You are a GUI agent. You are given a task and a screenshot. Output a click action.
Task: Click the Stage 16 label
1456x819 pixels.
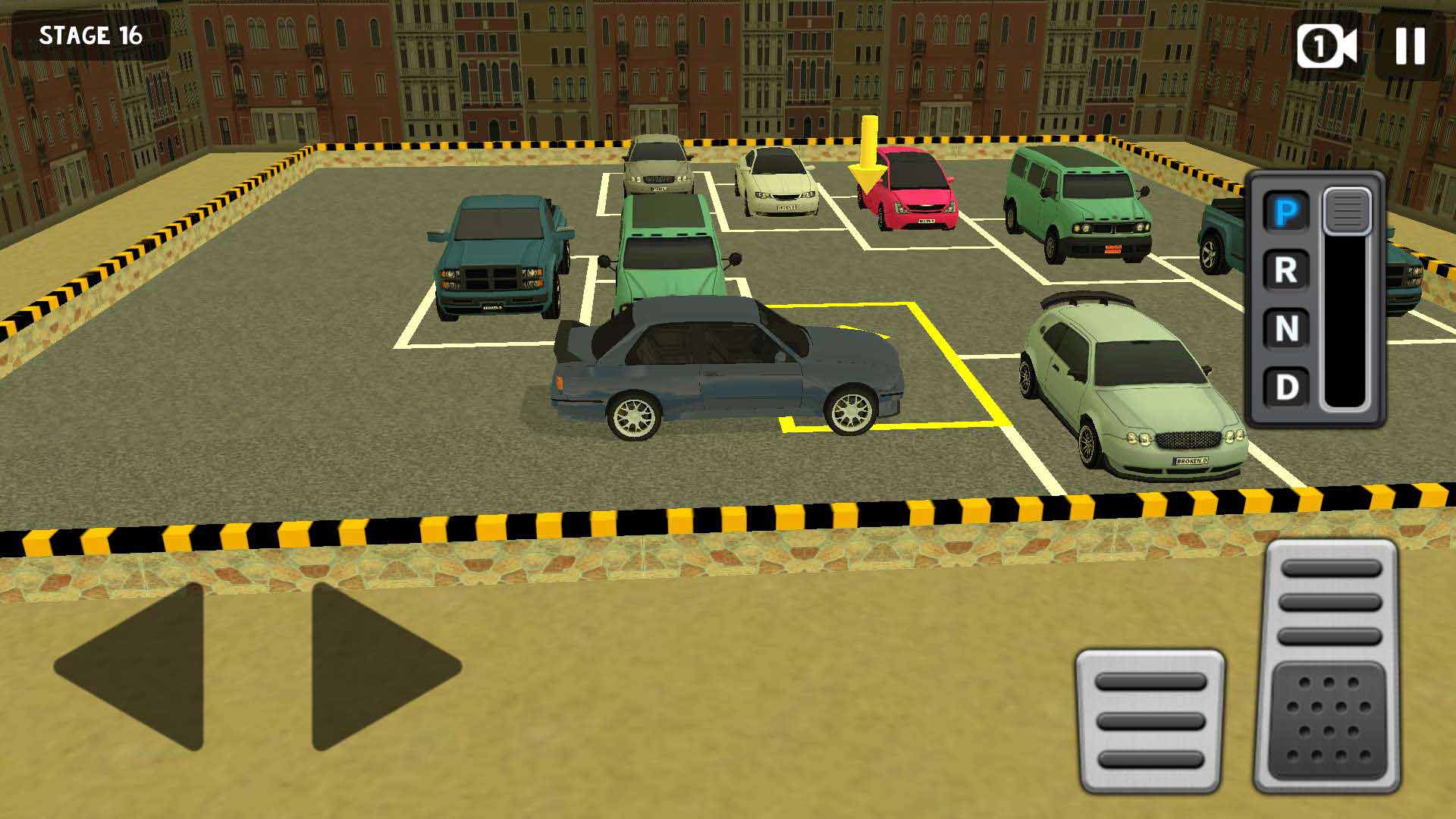[x=91, y=34]
